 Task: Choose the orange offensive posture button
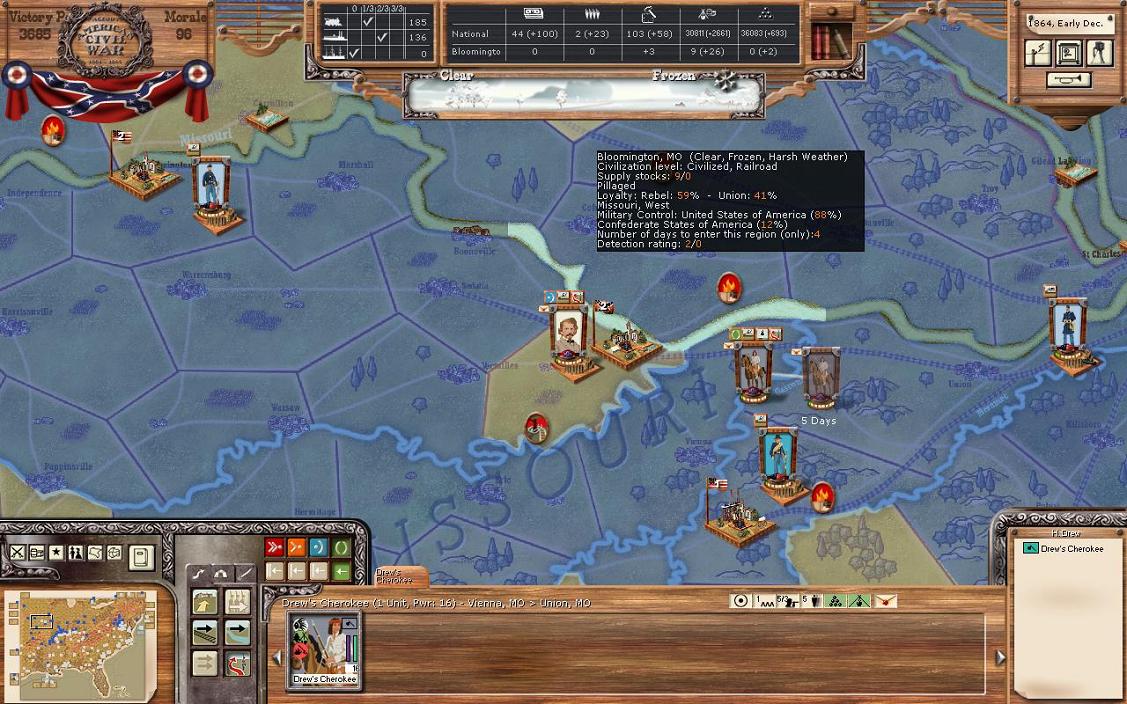coord(296,547)
